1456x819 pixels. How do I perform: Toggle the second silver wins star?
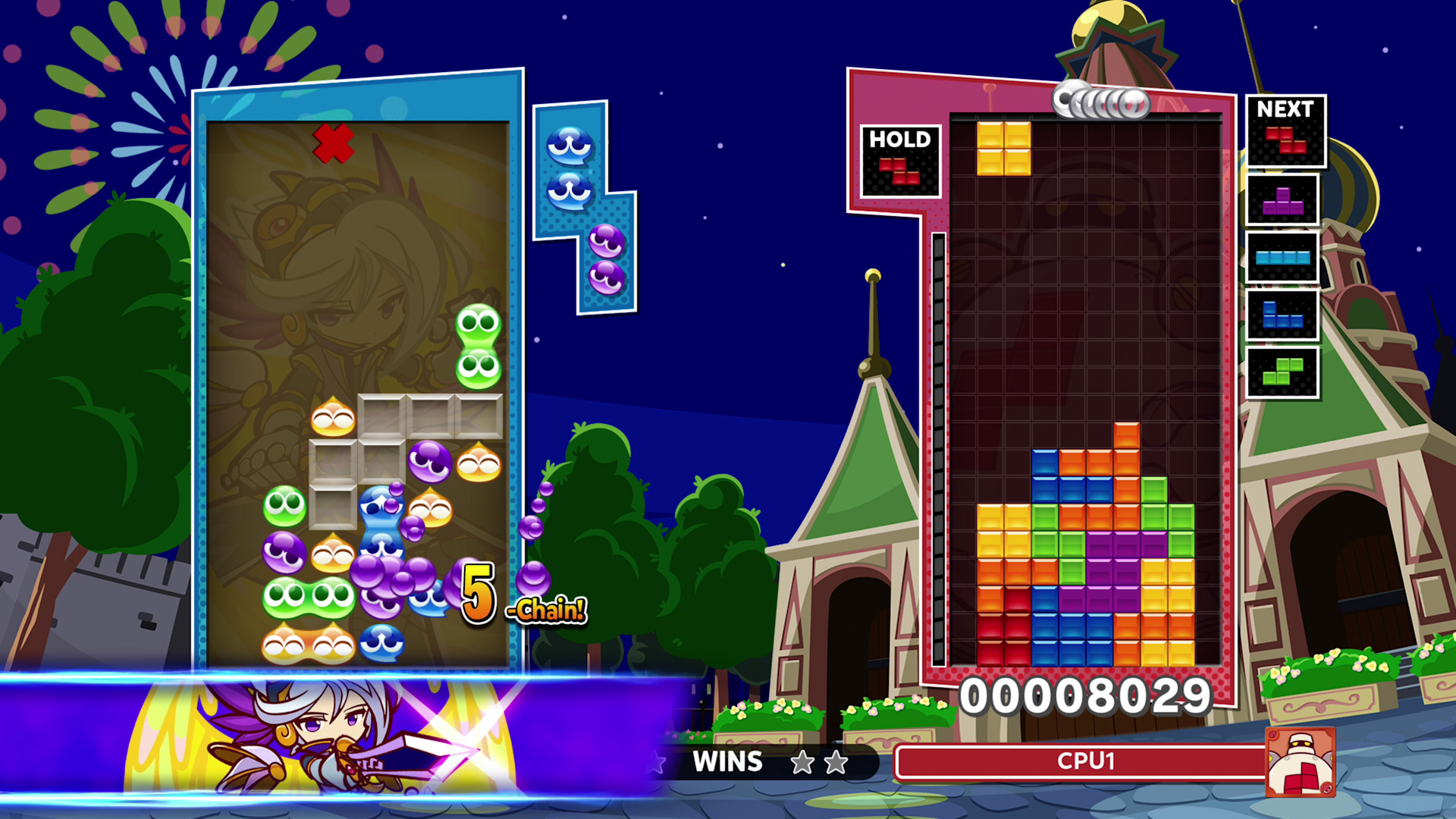click(x=834, y=764)
